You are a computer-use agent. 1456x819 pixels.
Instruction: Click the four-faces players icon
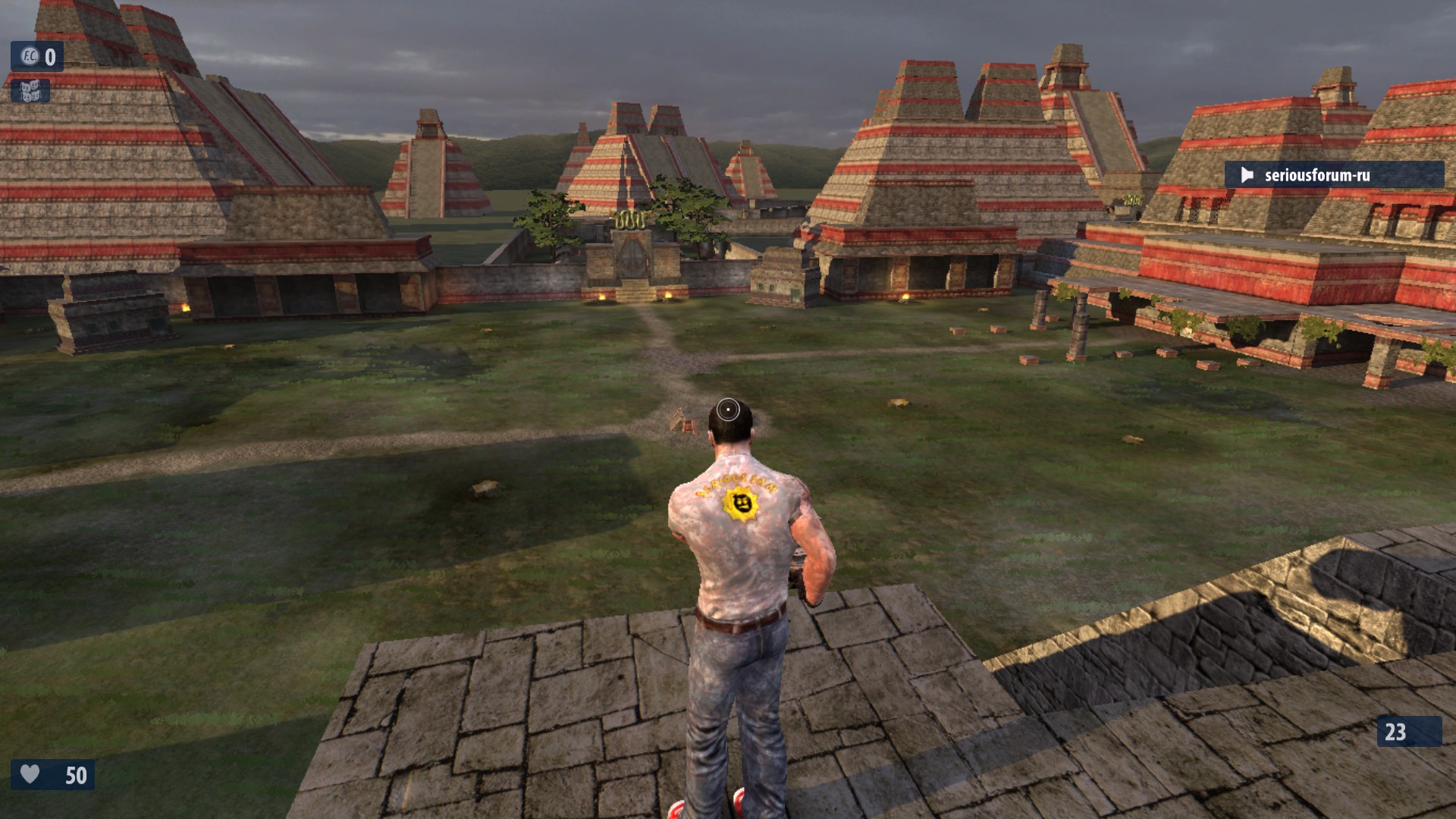[30, 91]
